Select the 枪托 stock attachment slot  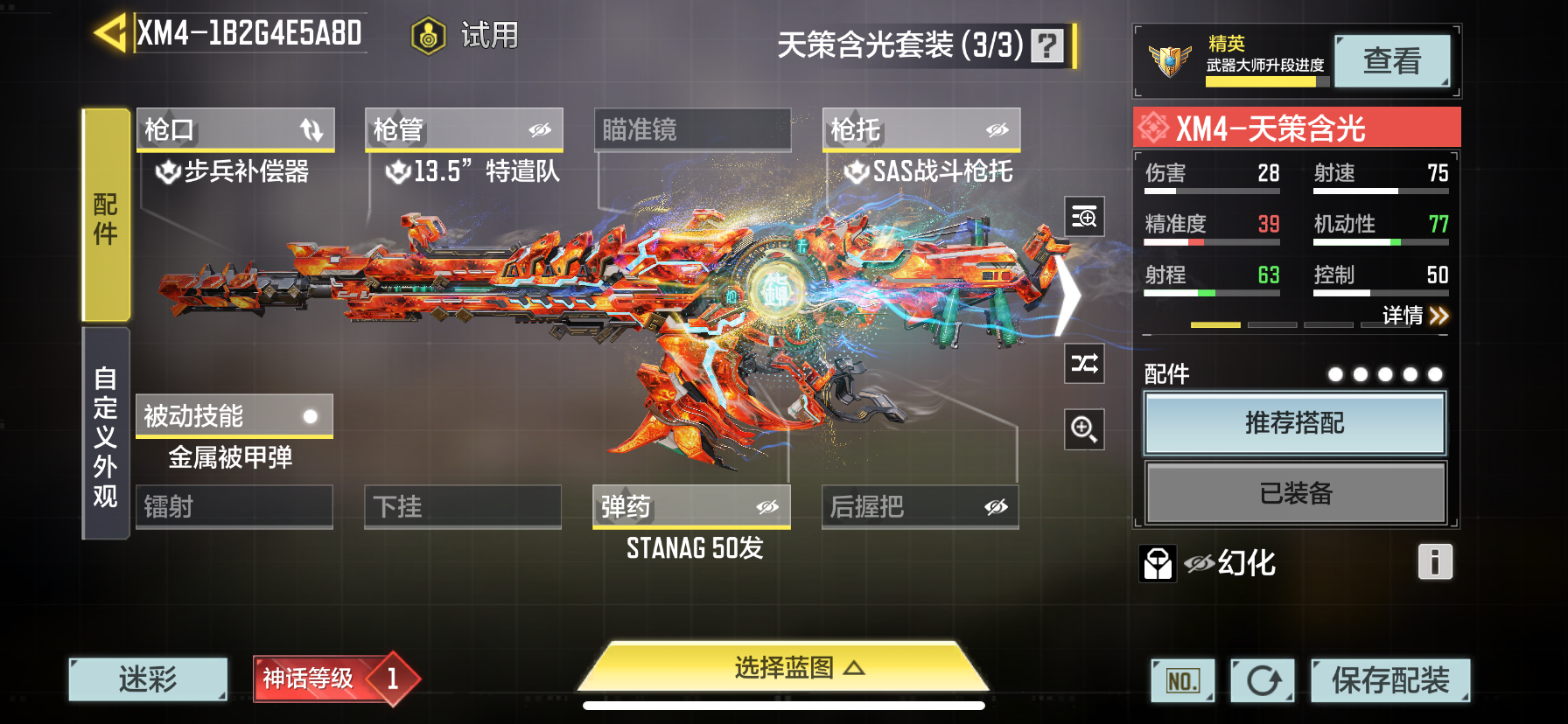pyautogui.click(x=920, y=130)
